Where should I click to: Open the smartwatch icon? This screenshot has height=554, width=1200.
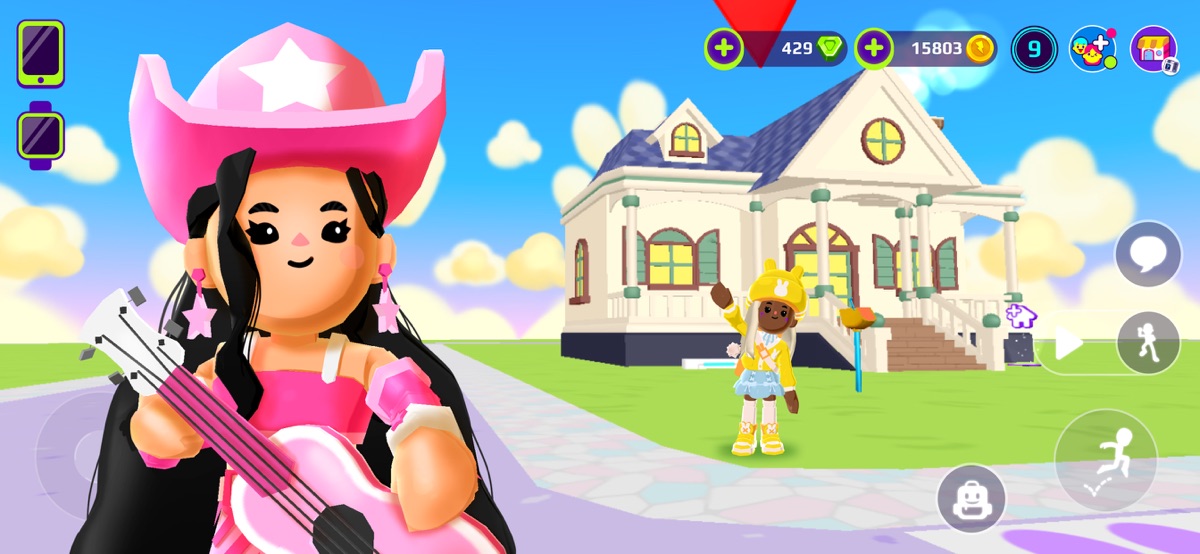pyautogui.click(x=41, y=135)
